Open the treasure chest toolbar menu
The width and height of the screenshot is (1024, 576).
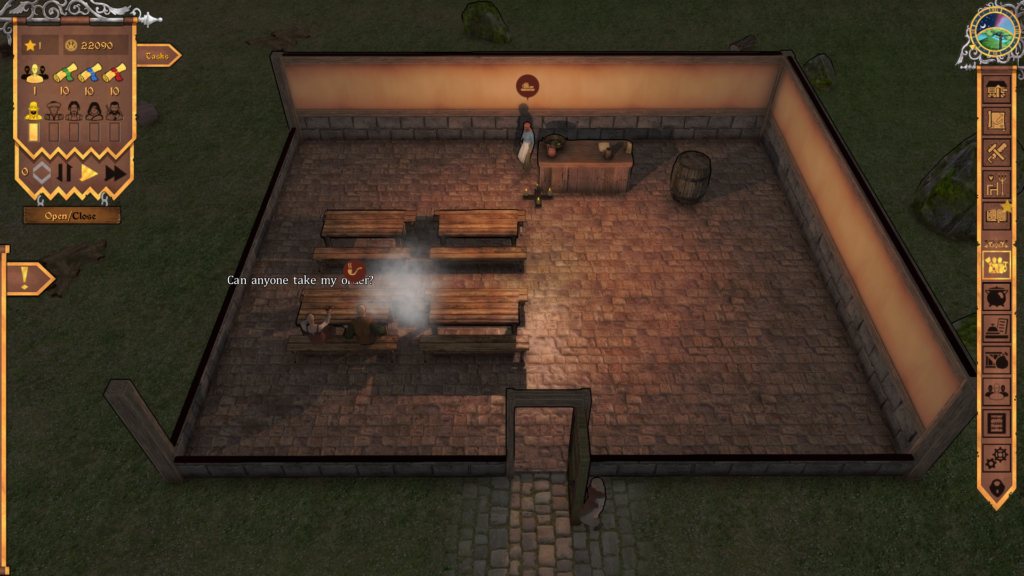click(x=996, y=90)
